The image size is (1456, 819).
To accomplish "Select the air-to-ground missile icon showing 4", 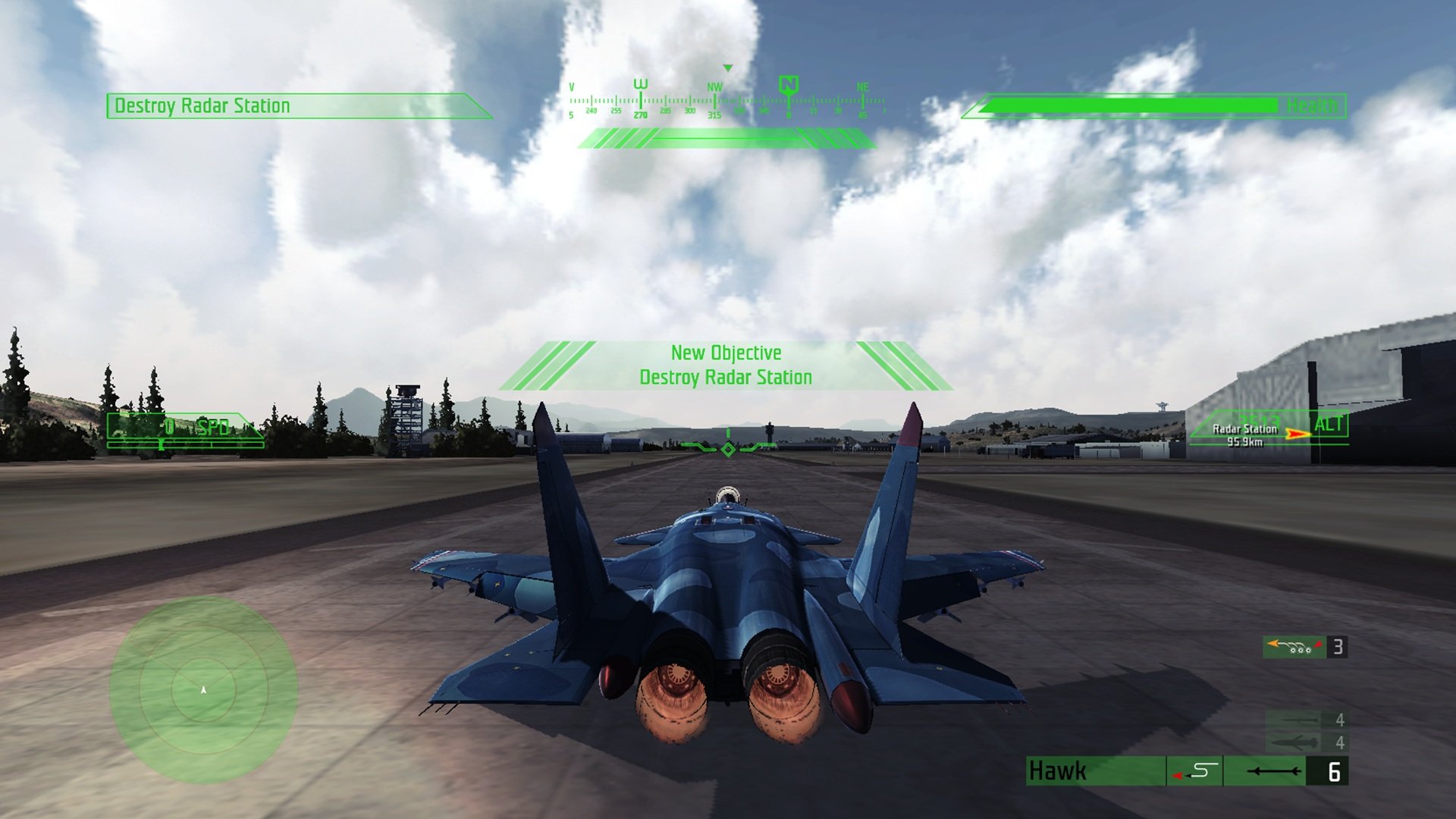I will [x=1299, y=720].
